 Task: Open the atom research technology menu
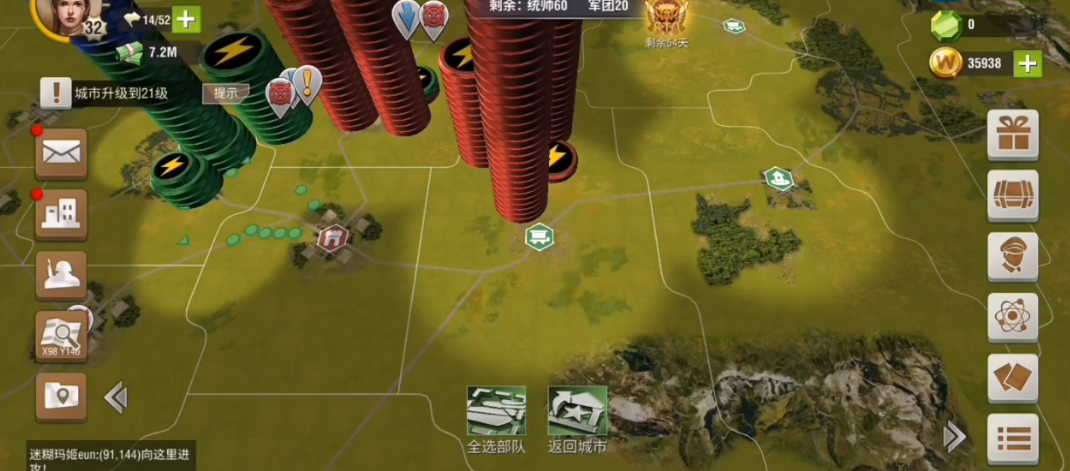pos(1012,317)
